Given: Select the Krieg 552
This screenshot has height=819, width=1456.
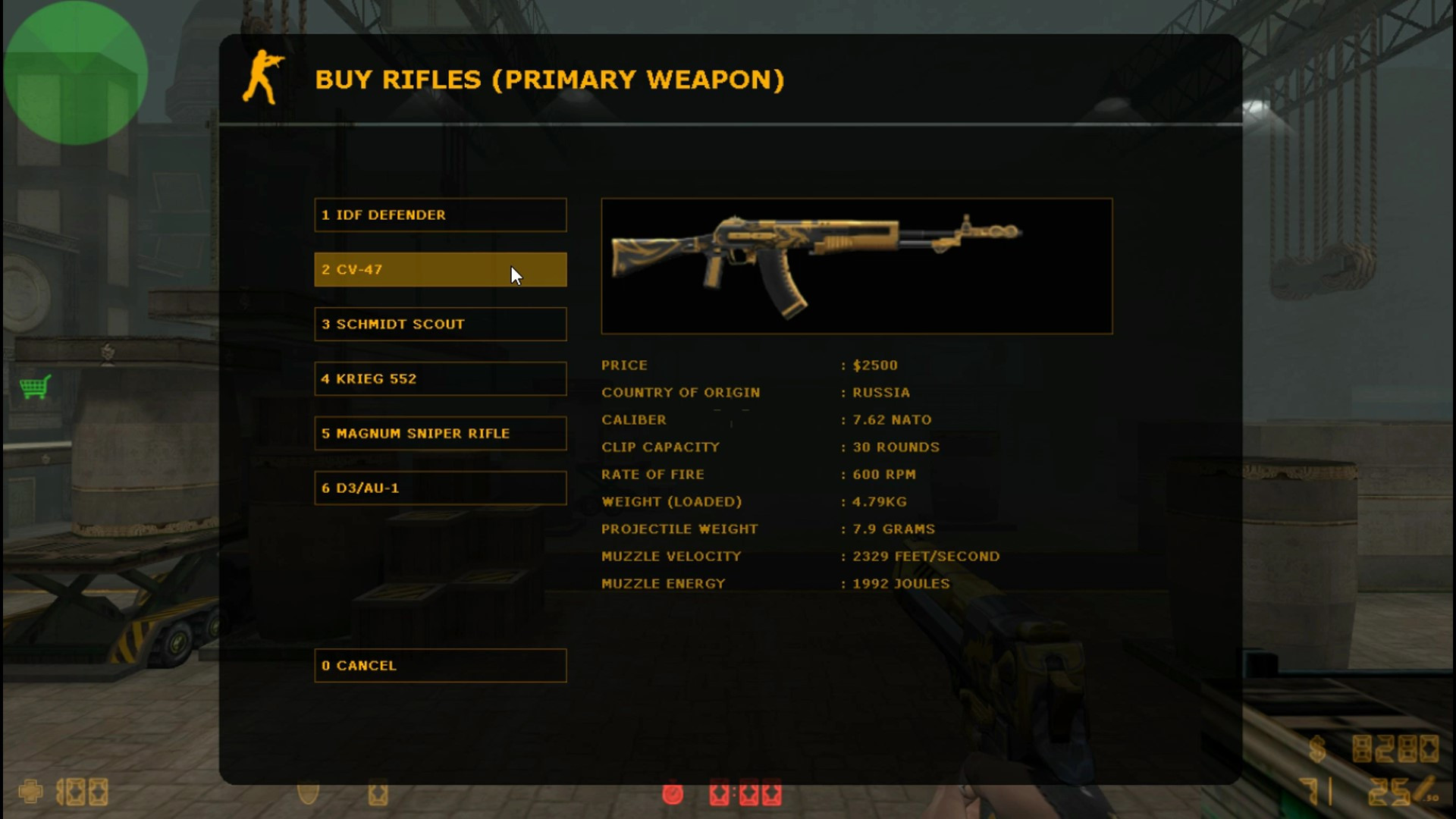Looking at the screenshot, I should point(441,378).
